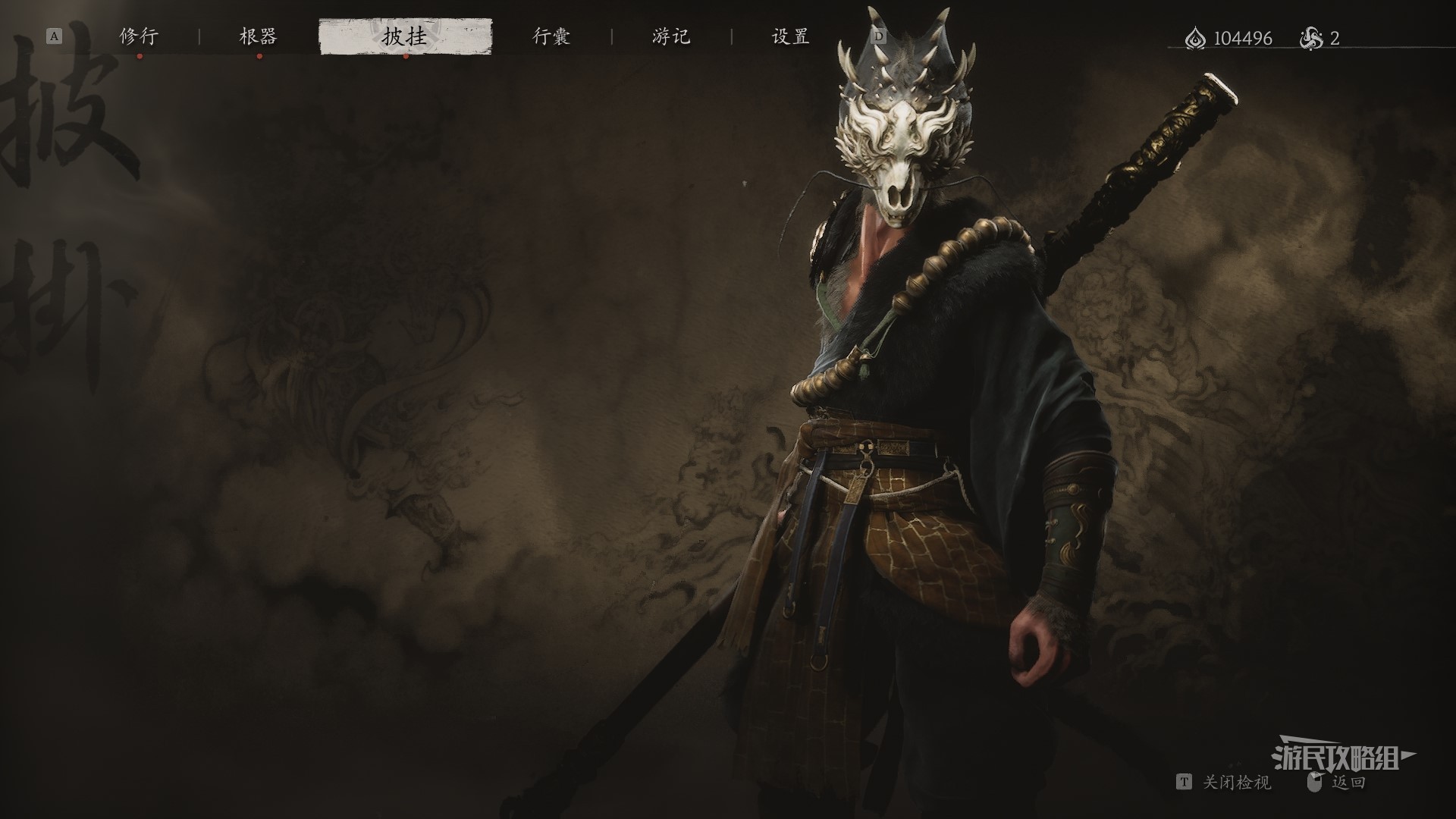
Task: Show the 游记 journal tab
Action: coord(671,36)
